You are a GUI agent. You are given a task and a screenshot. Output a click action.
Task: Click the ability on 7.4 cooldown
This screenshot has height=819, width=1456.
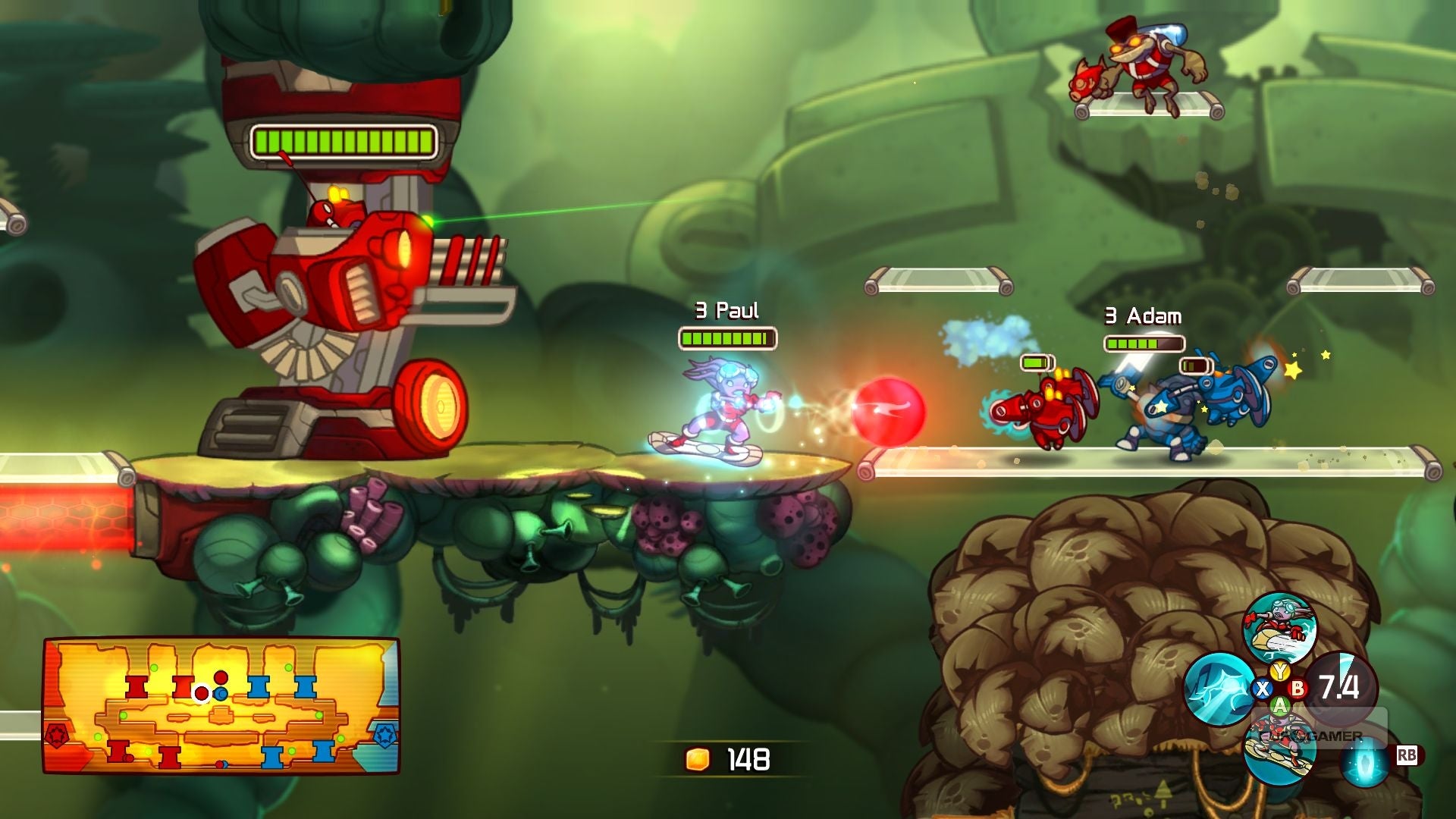[1339, 687]
